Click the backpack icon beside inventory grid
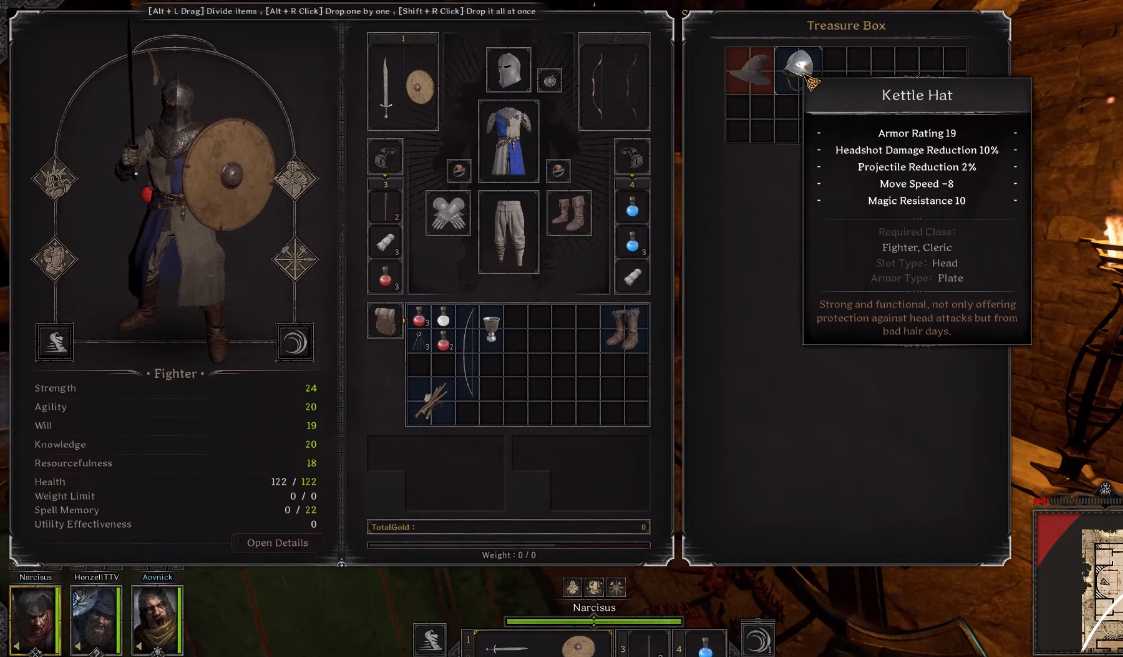 pyautogui.click(x=384, y=321)
